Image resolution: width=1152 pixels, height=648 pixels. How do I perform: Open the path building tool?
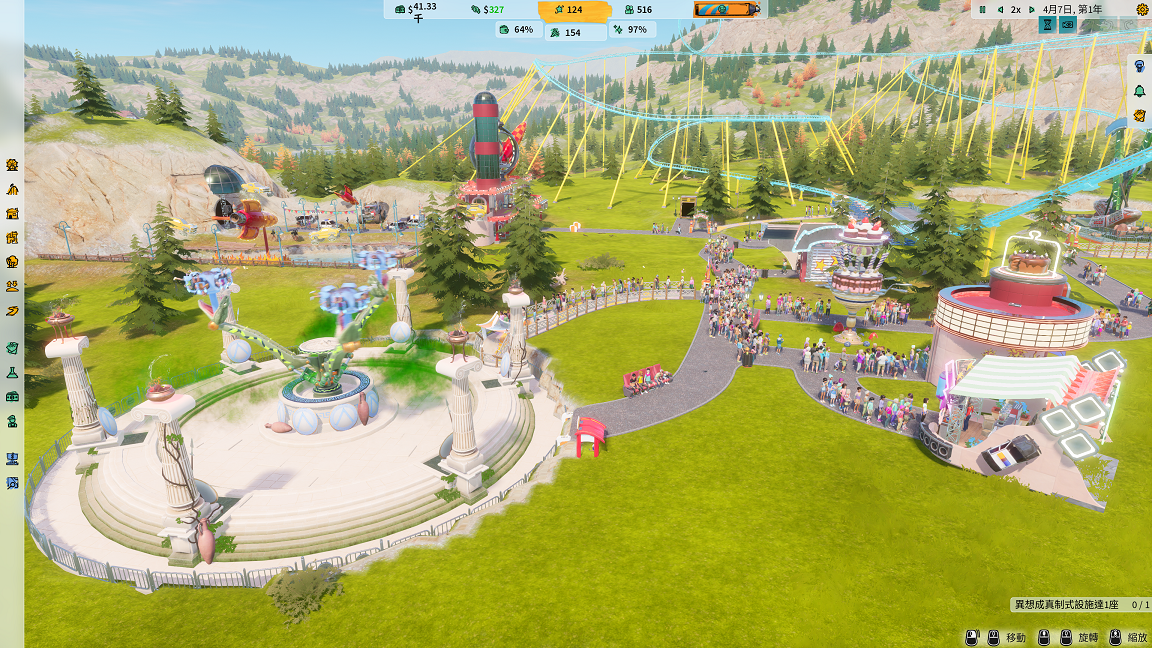coord(12,311)
